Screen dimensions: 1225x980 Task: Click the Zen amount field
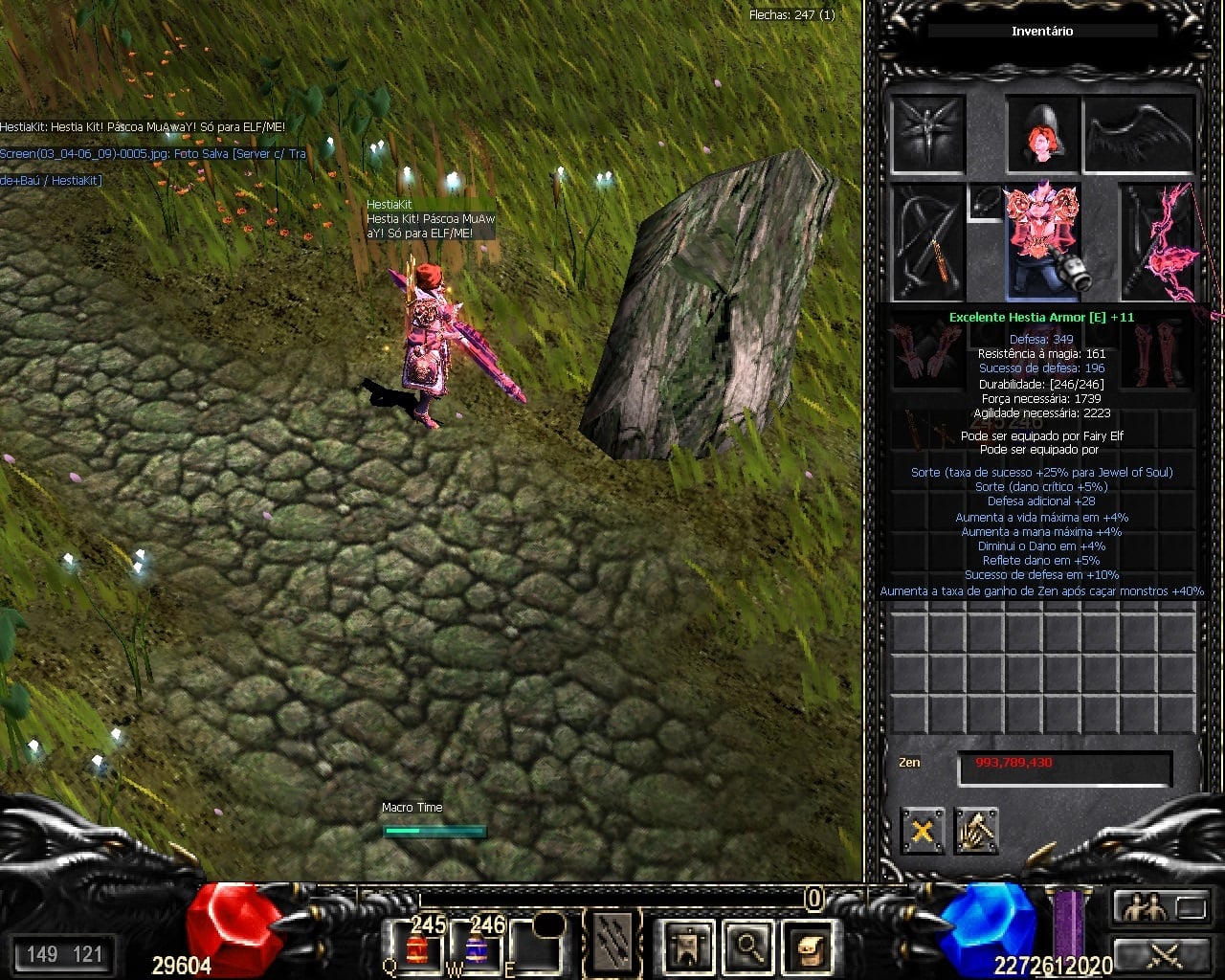[x=1064, y=766]
